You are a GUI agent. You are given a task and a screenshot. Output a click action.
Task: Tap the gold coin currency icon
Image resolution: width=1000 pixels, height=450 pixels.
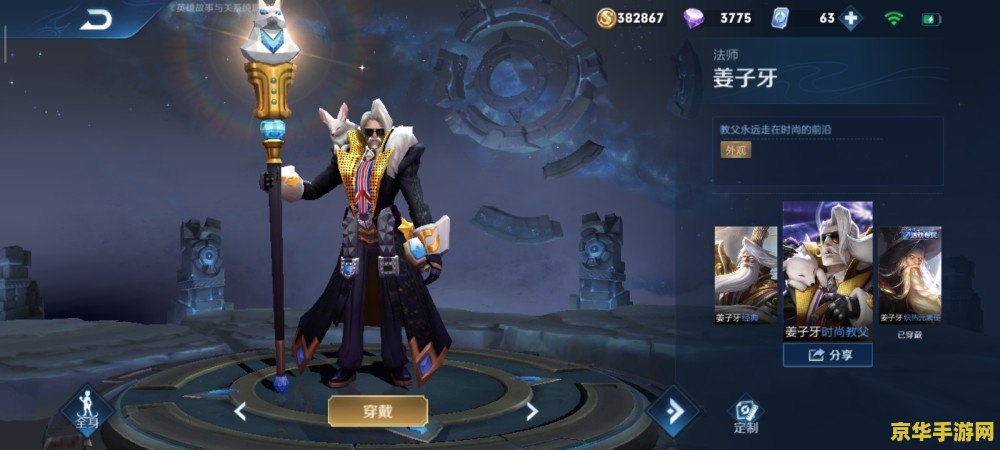607,18
